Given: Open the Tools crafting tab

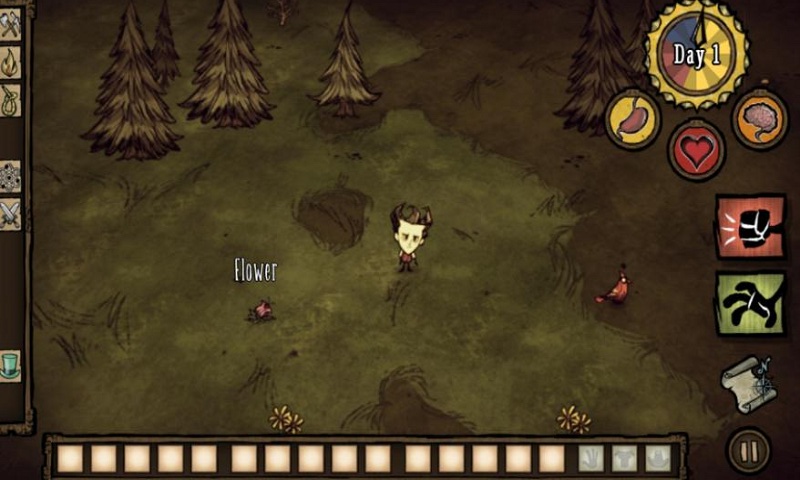Looking at the screenshot, I should coord(10,26).
